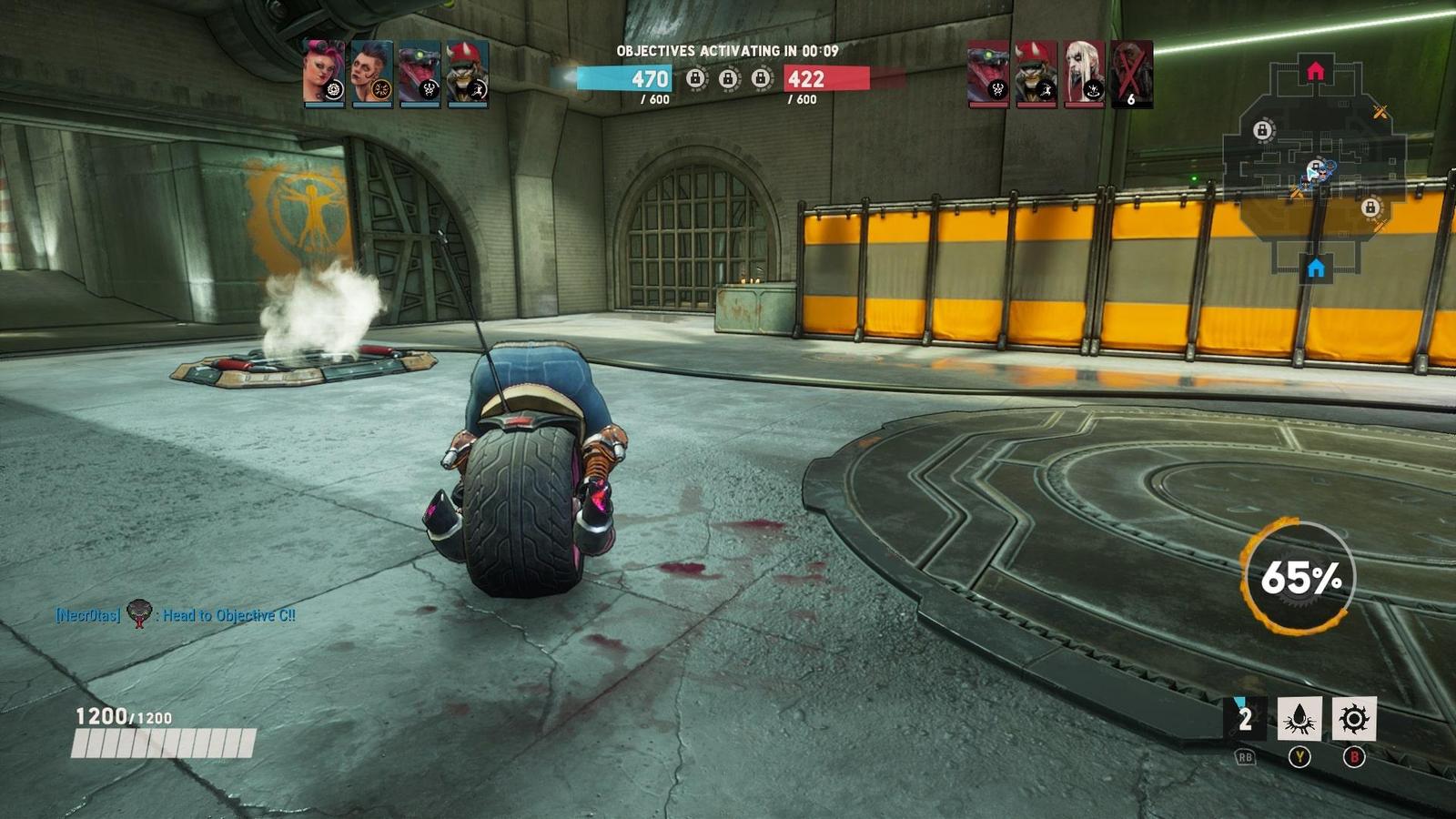Activate the oil drop splash ability
Image resolution: width=1456 pixels, height=819 pixels.
click(1299, 719)
